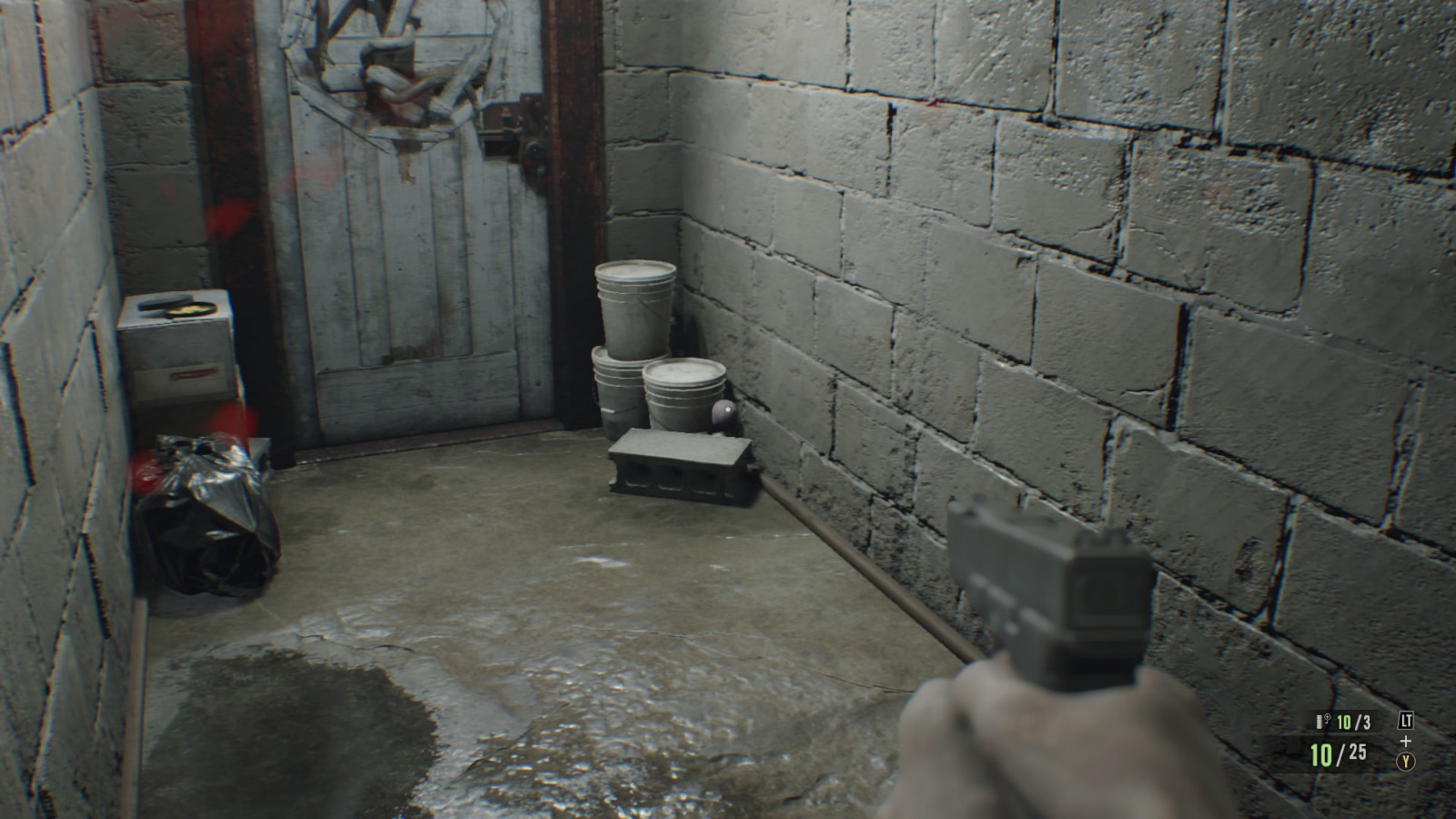Click the plus sign between button prompts
Image resolution: width=1456 pixels, height=819 pixels.
pos(1406,741)
